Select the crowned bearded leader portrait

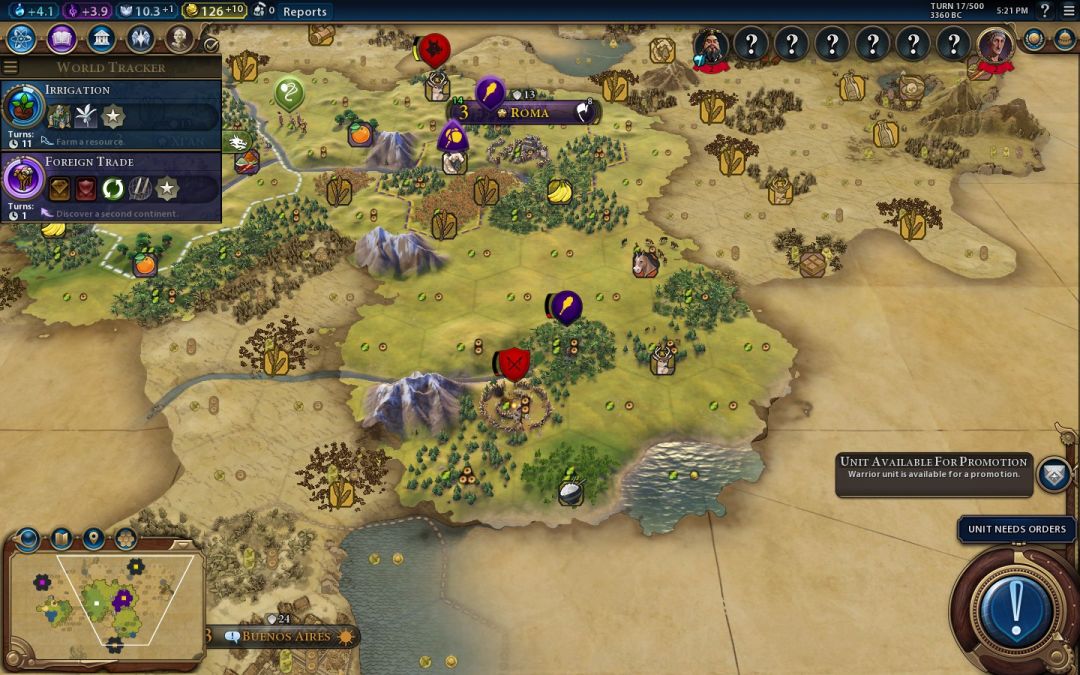(712, 45)
